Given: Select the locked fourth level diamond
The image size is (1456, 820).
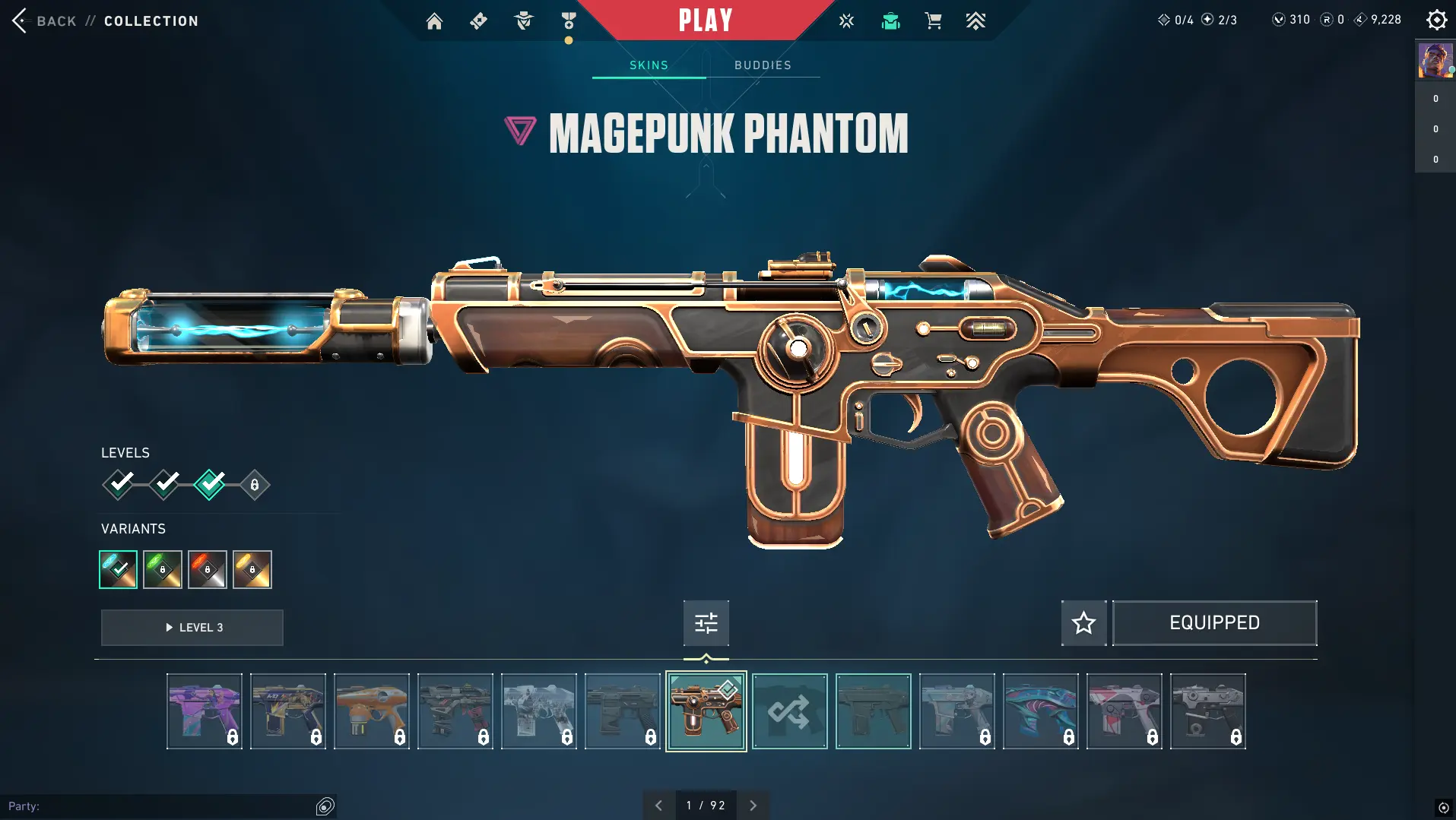Looking at the screenshot, I should pos(255,485).
